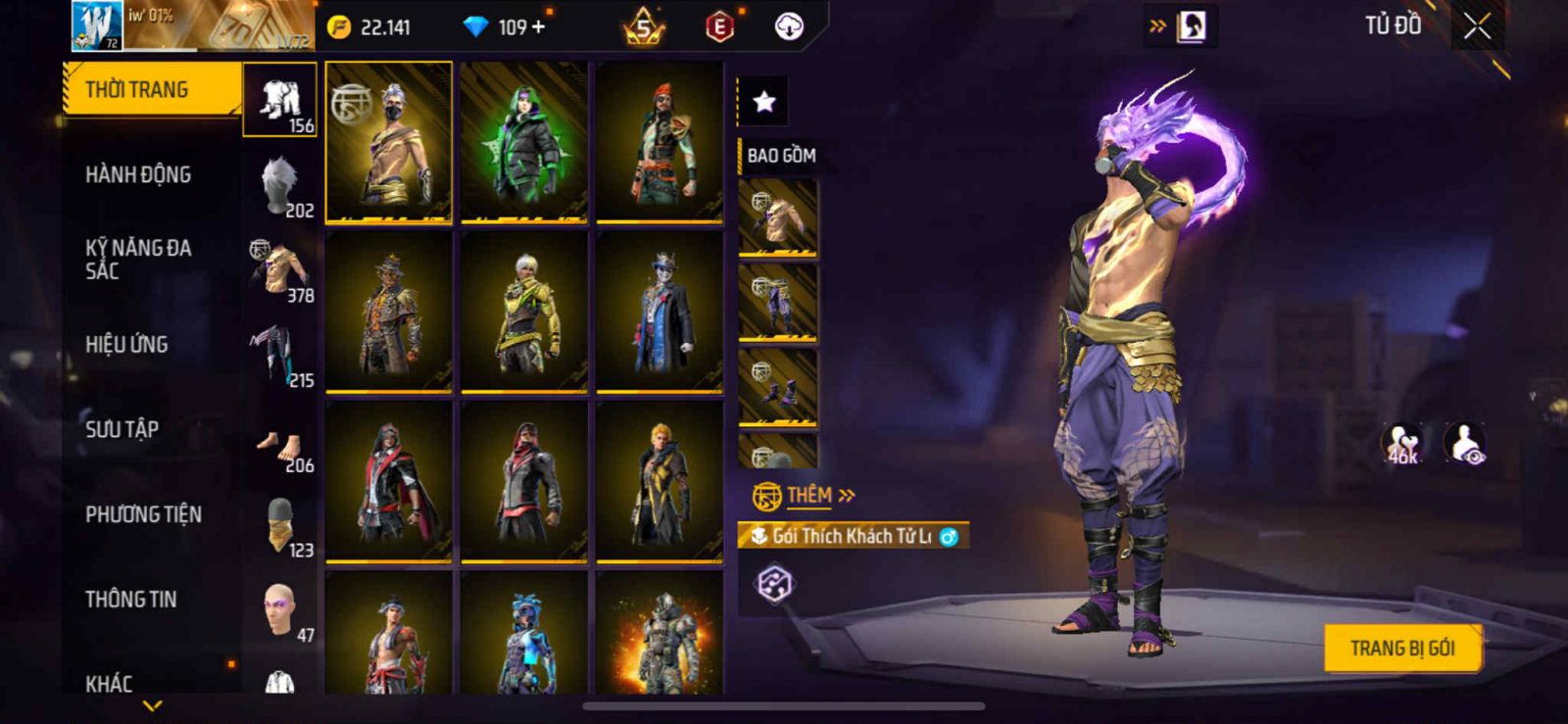Image resolution: width=1568 pixels, height=724 pixels.
Task: Show the Hiệu Ứng category
Action: tap(126, 345)
